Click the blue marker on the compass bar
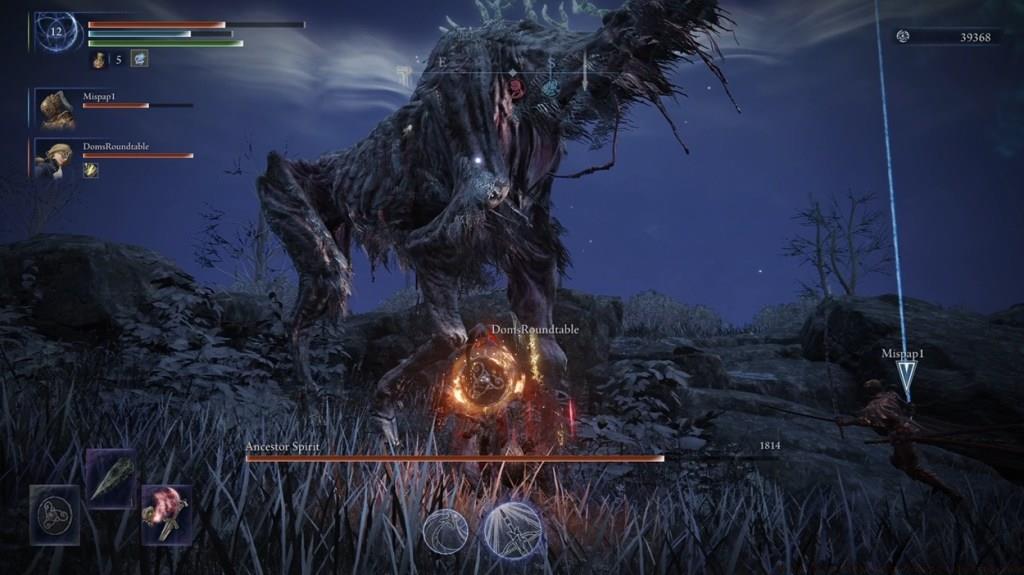 click(x=550, y=88)
